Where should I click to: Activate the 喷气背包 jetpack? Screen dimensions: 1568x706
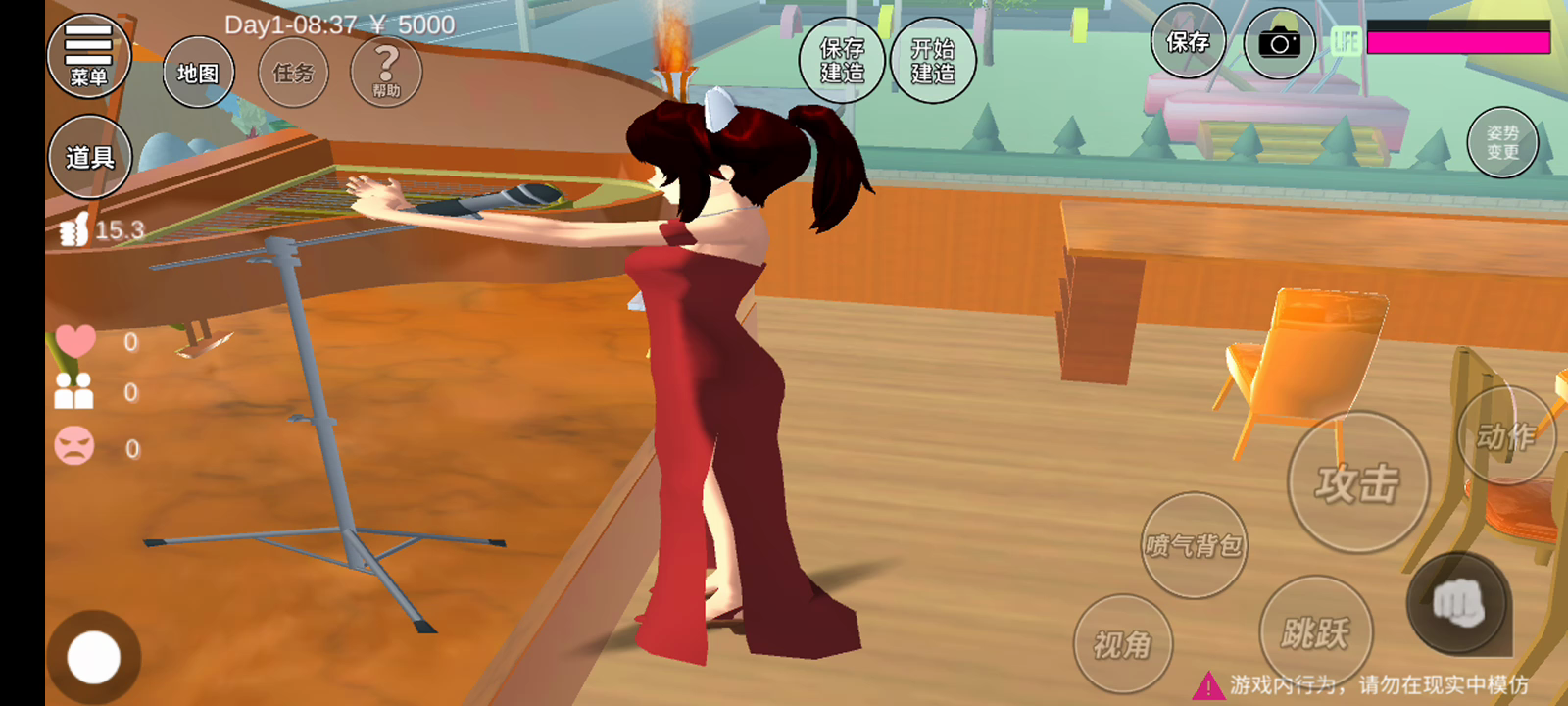(1194, 545)
